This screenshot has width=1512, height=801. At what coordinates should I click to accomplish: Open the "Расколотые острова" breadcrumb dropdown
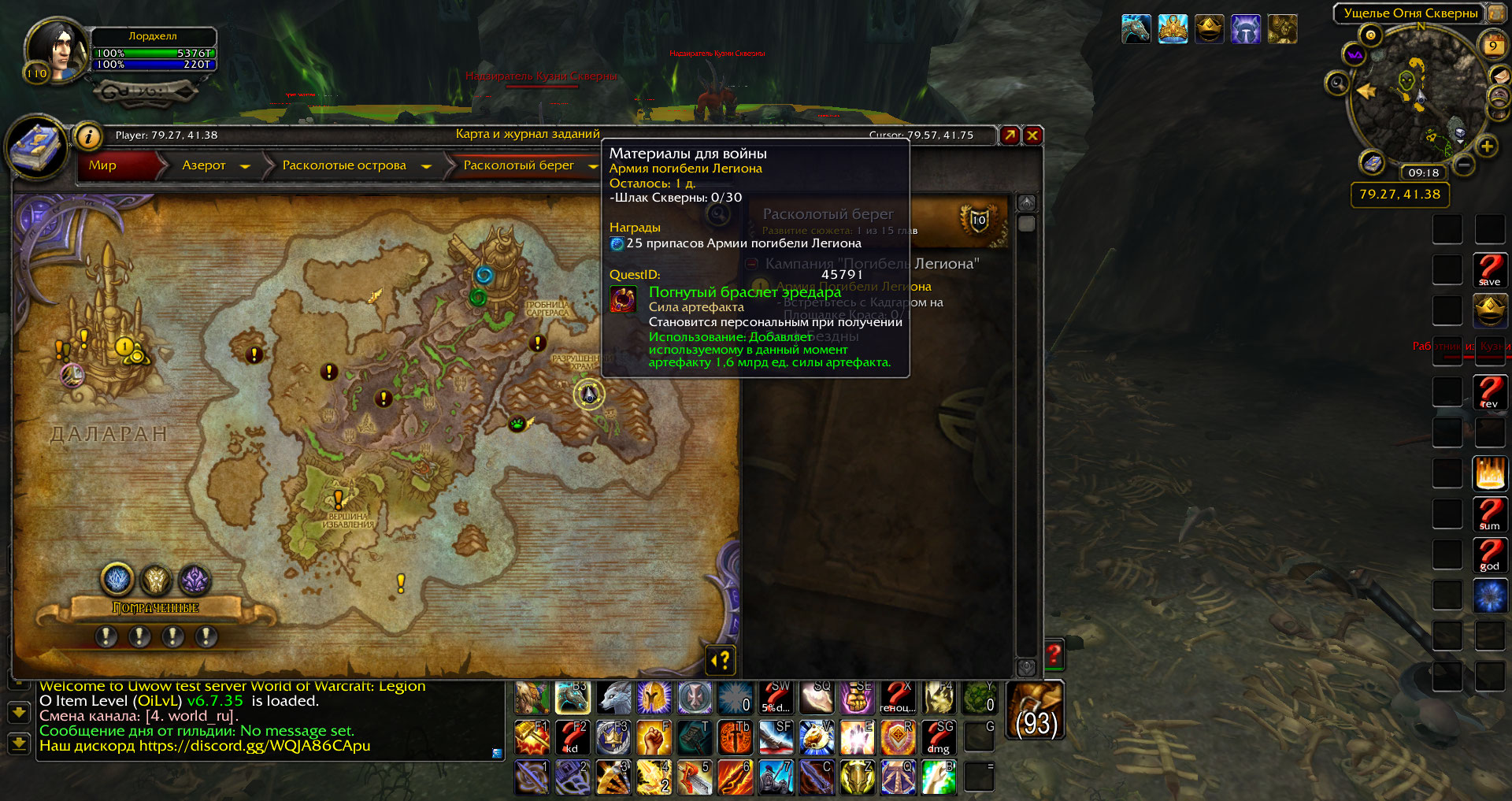coord(426,166)
